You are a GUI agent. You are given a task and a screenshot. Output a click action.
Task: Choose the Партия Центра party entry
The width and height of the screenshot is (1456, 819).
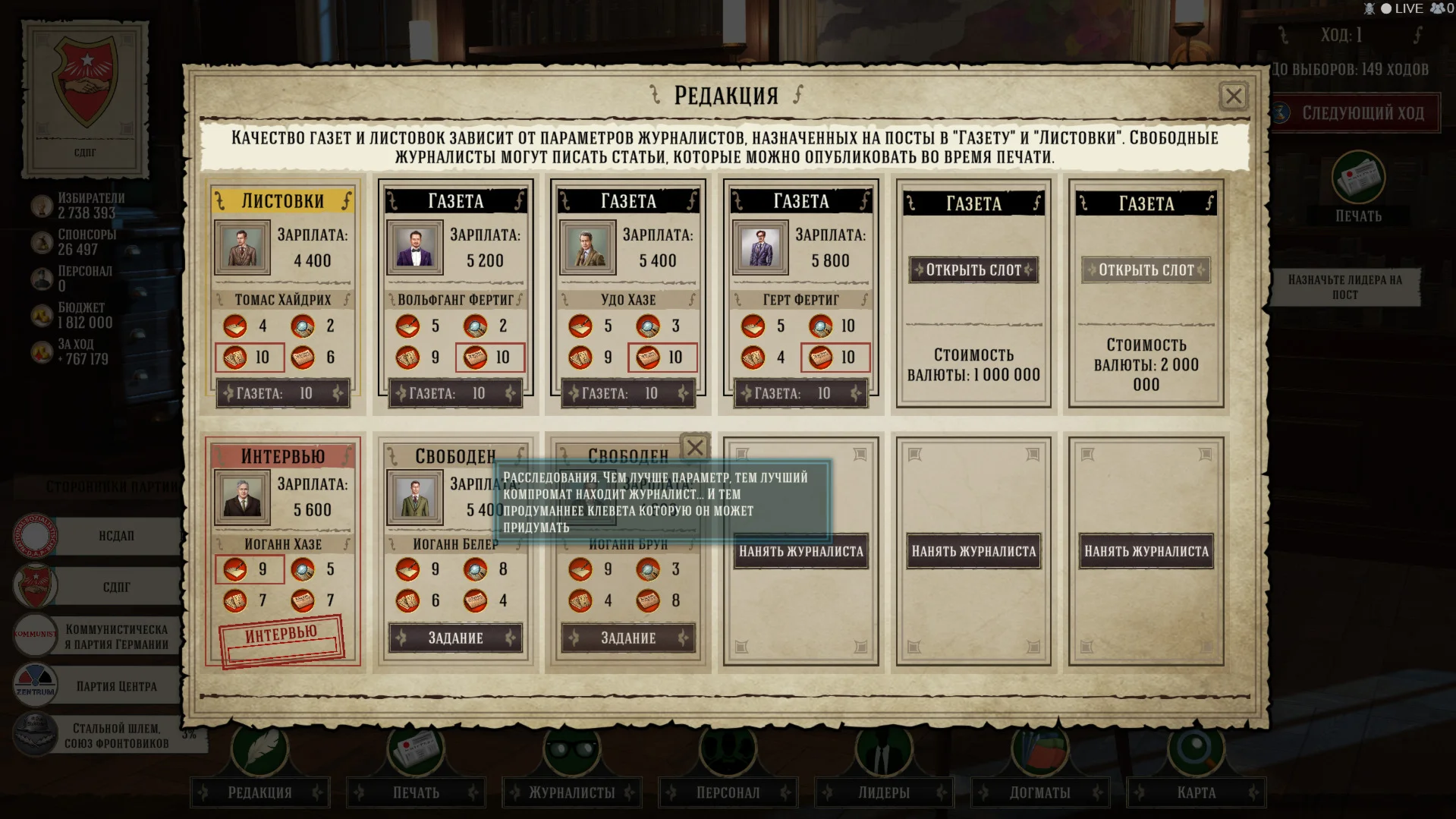pyautogui.click(x=115, y=686)
